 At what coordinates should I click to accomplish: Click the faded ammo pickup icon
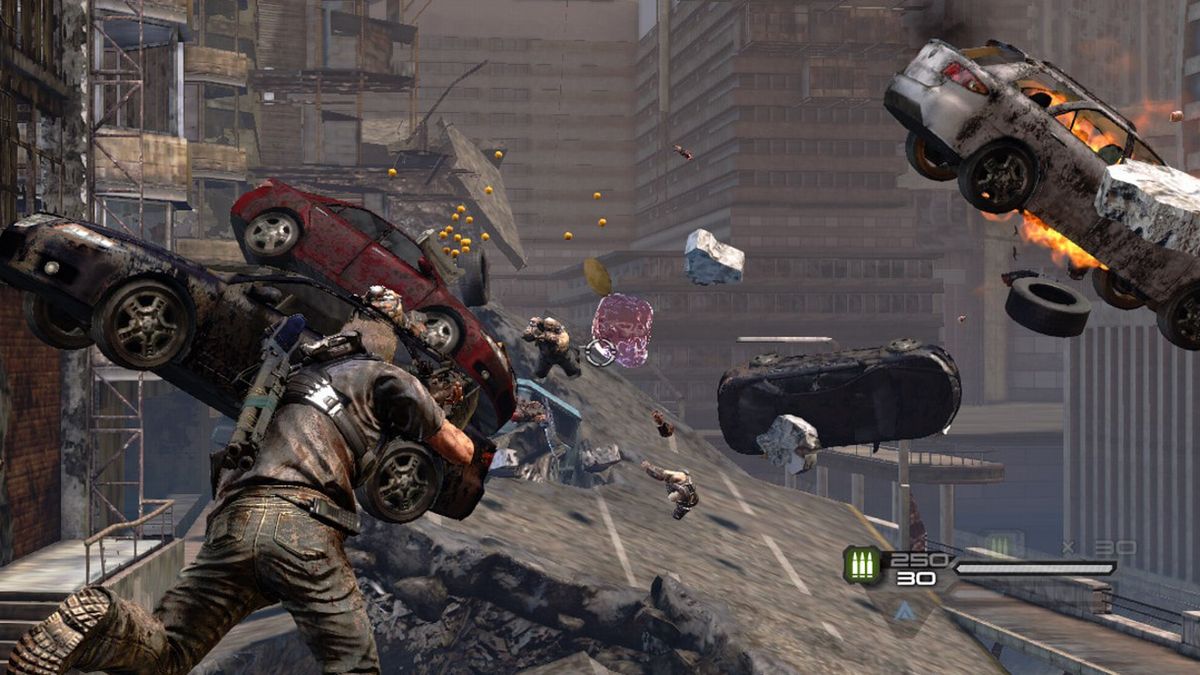pos(1003,545)
